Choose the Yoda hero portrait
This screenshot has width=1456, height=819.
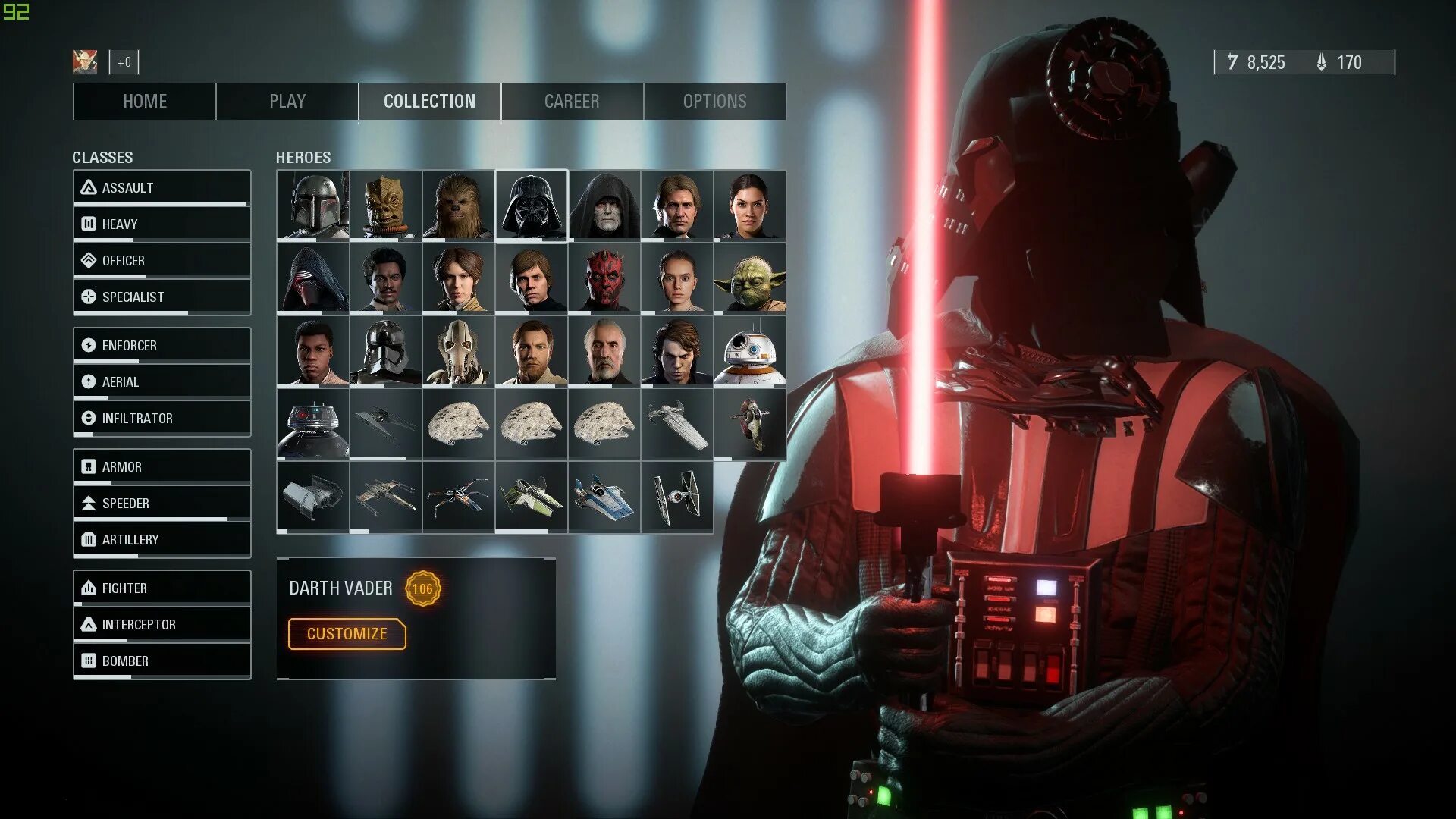point(749,278)
